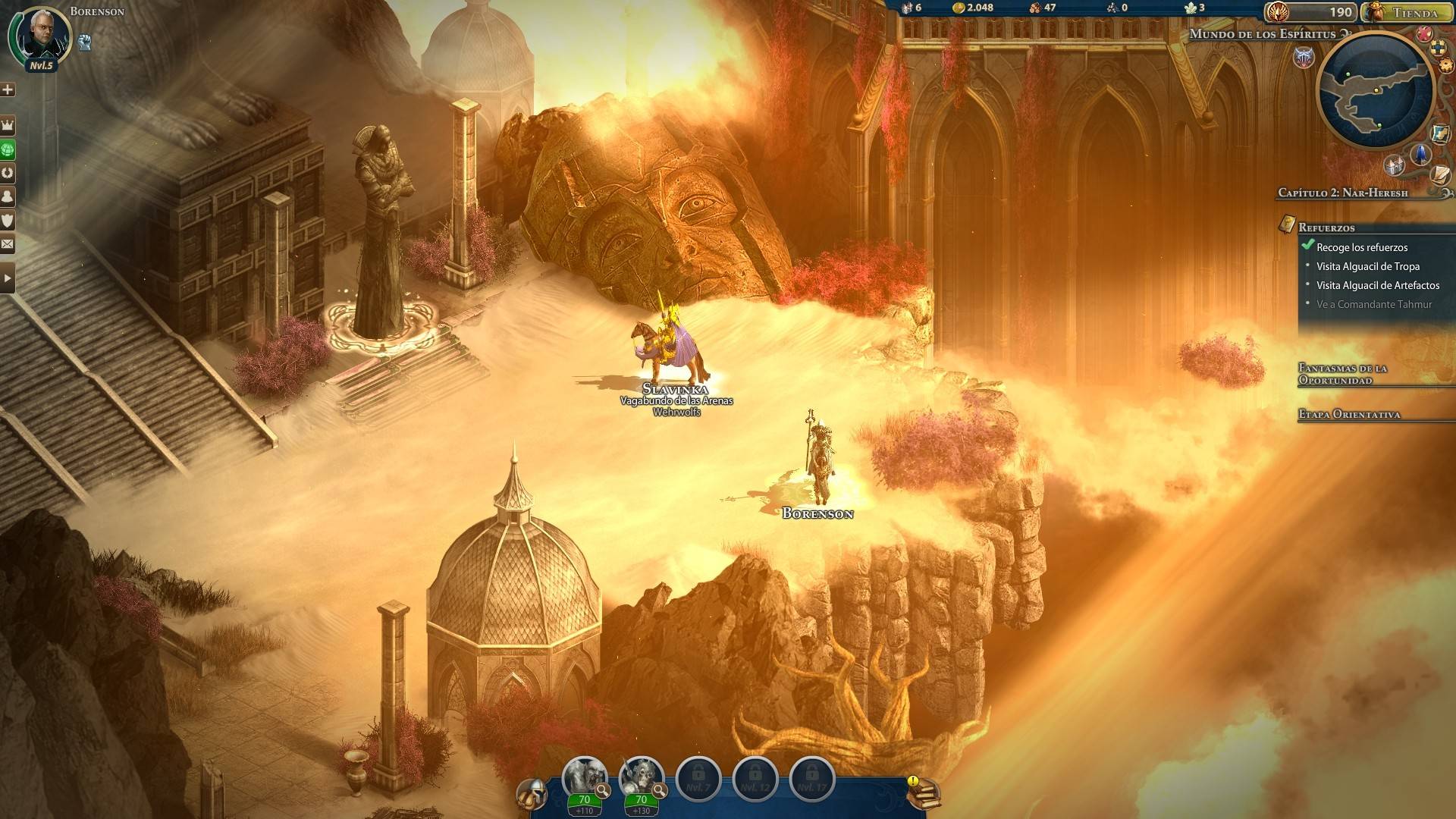Select the Refuerzos quest header

pyautogui.click(x=1326, y=227)
